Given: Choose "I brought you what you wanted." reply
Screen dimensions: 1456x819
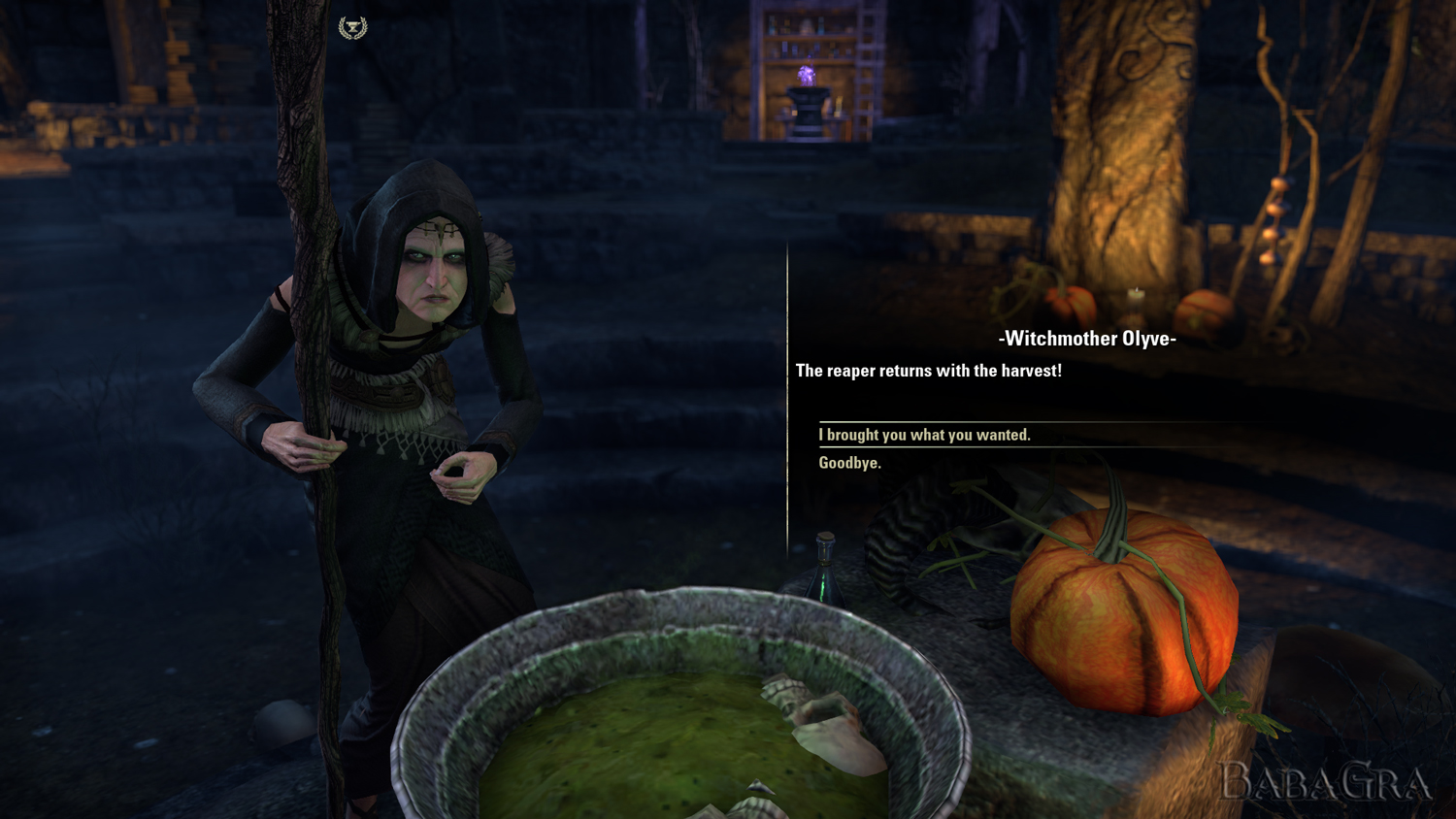Looking at the screenshot, I should coord(924,435).
